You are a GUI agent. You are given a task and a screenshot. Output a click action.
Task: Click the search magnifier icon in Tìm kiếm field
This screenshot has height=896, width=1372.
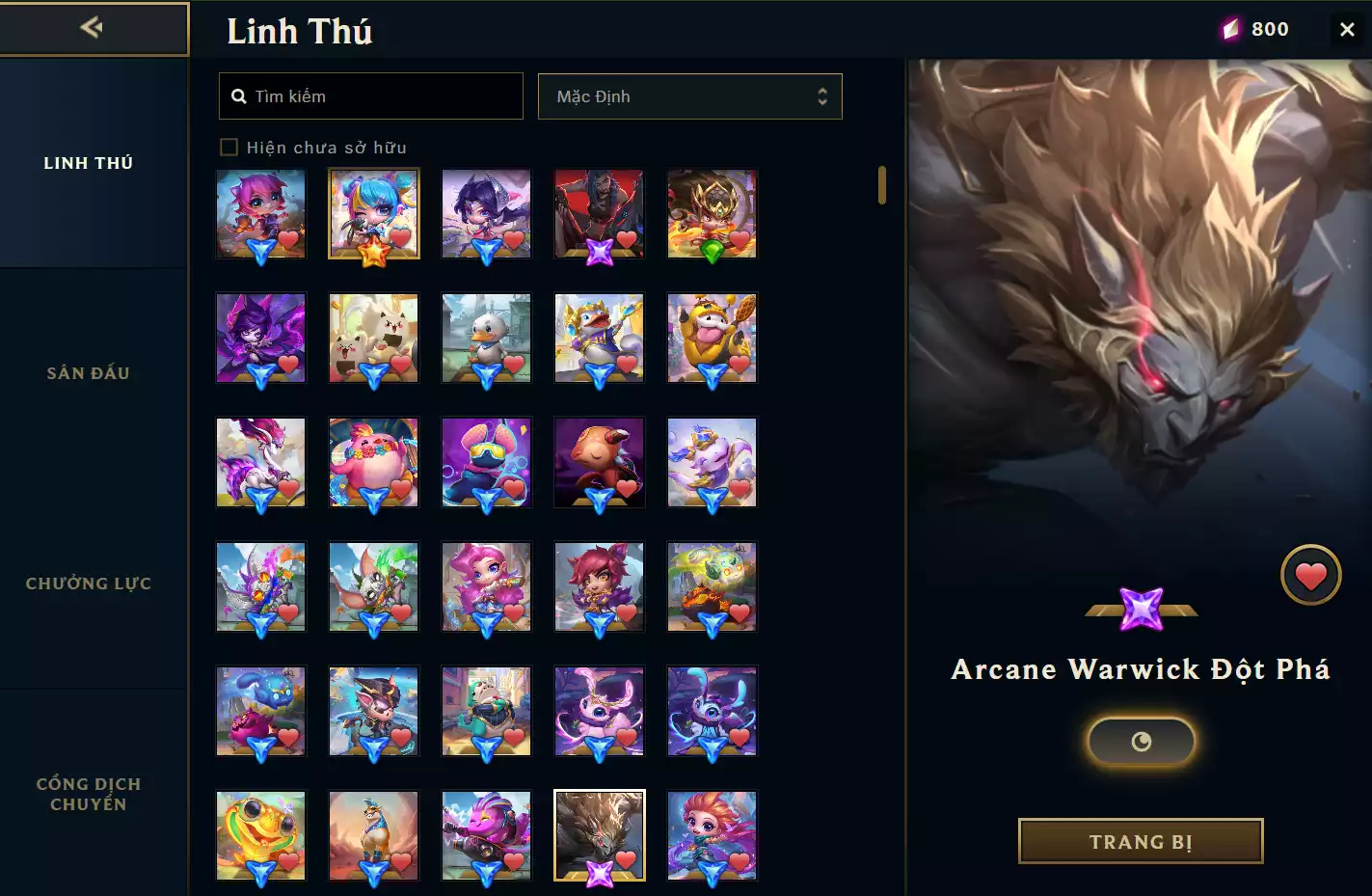[x=239, y=95]
